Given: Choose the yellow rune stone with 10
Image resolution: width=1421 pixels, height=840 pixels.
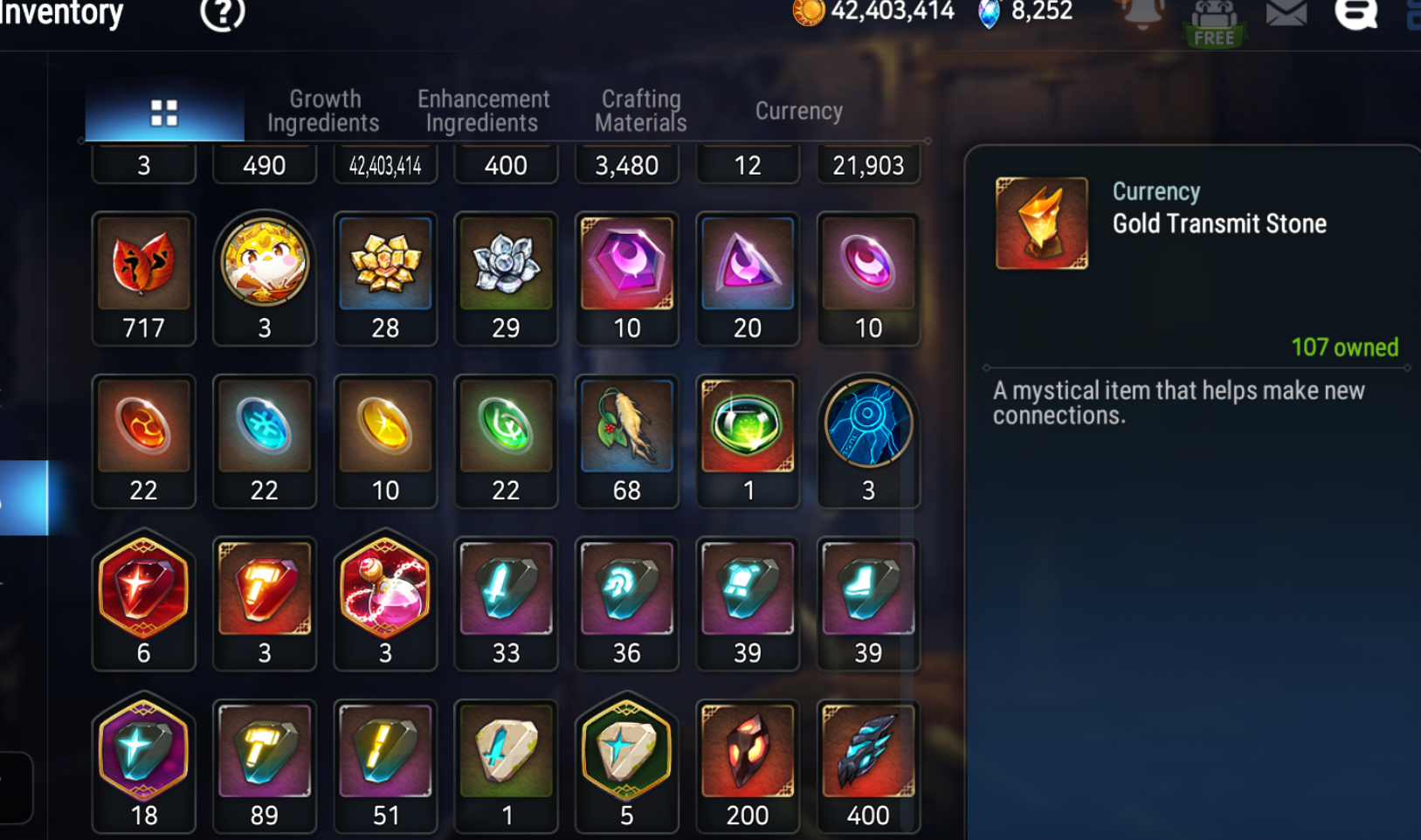Looking at the screenshot, I should (x=385, y=427).
